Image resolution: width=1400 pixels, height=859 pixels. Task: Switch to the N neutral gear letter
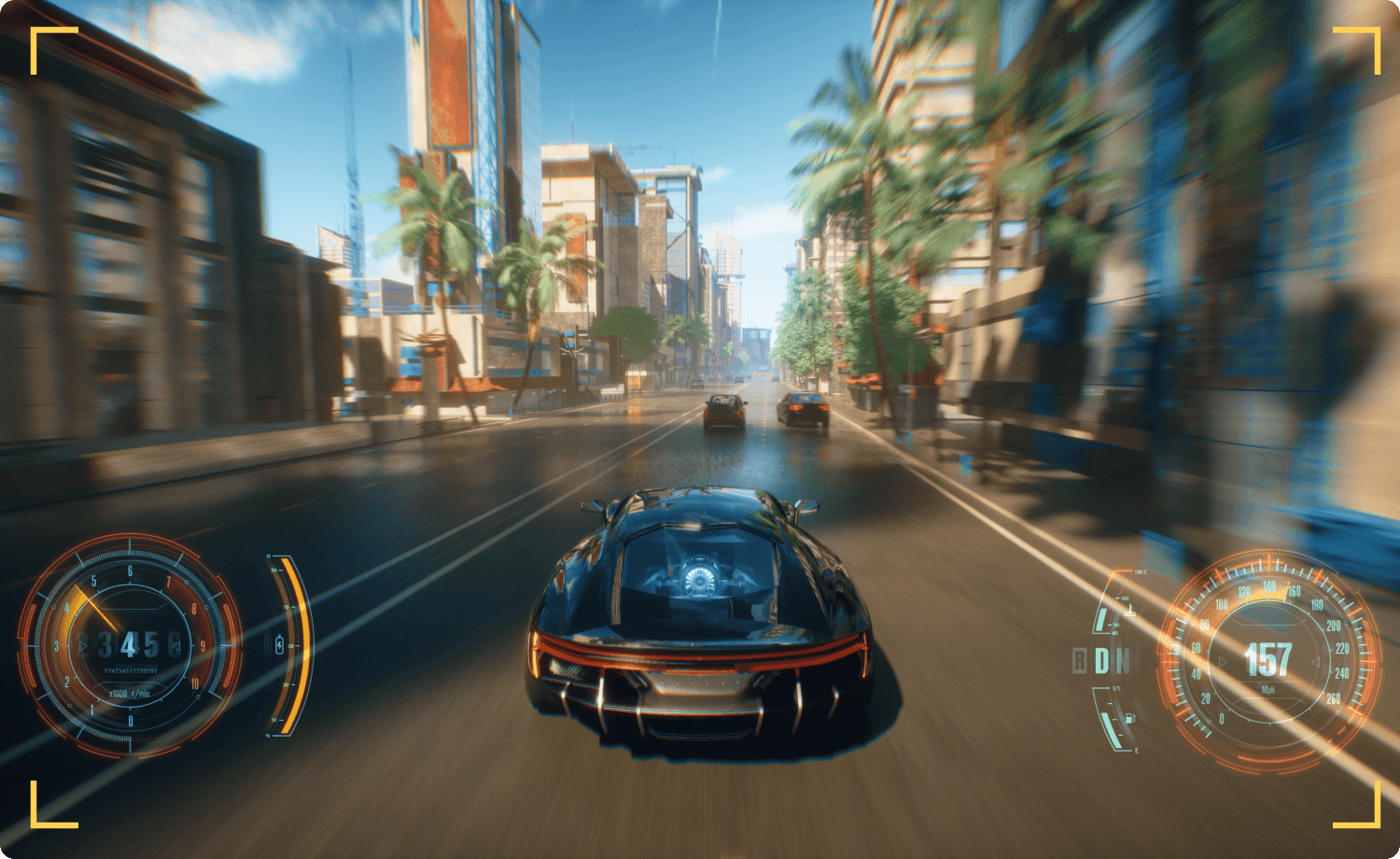1124,661
